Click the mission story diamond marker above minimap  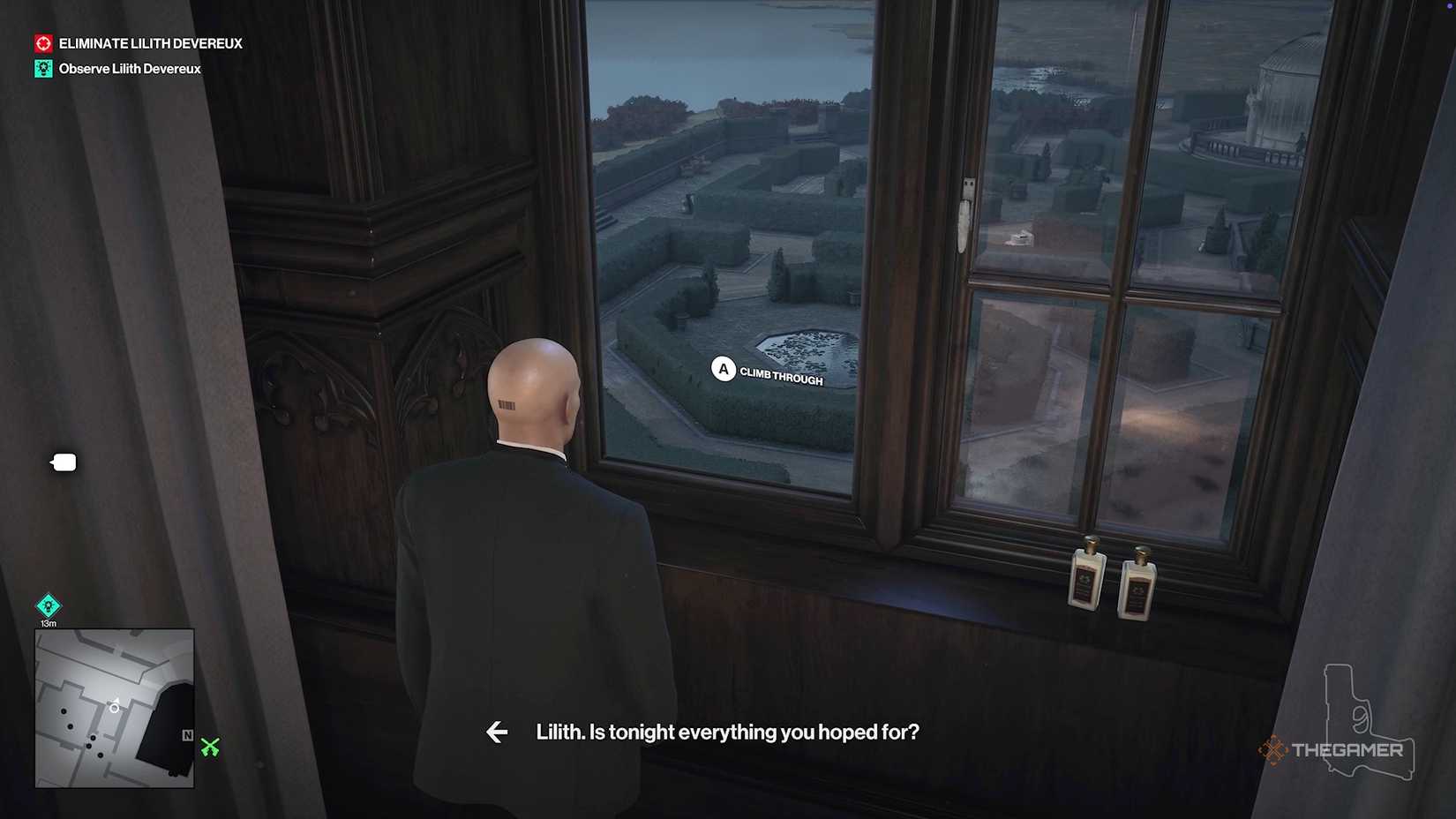[49, 605]
